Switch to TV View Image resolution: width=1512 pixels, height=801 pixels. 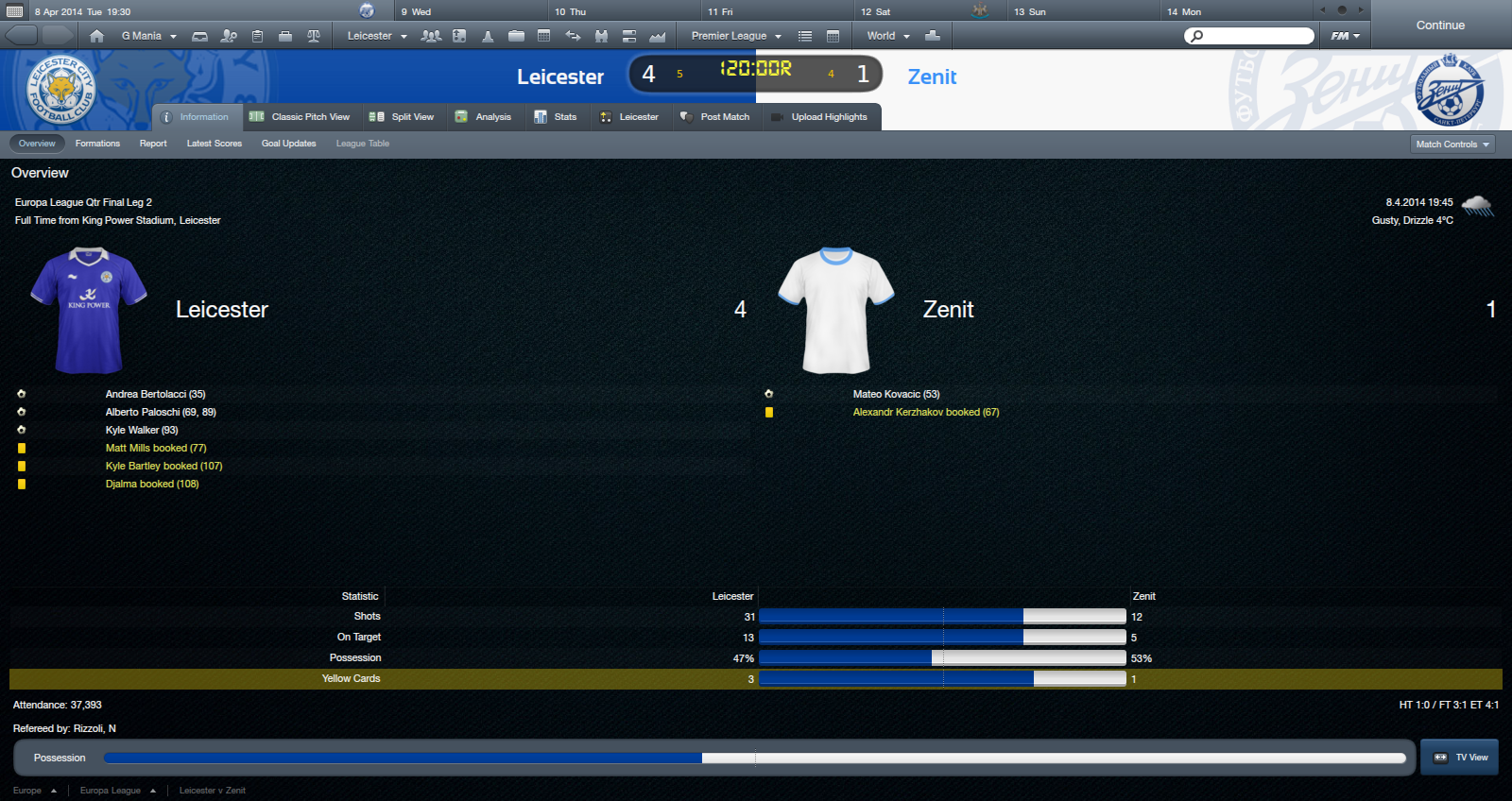1460,758
